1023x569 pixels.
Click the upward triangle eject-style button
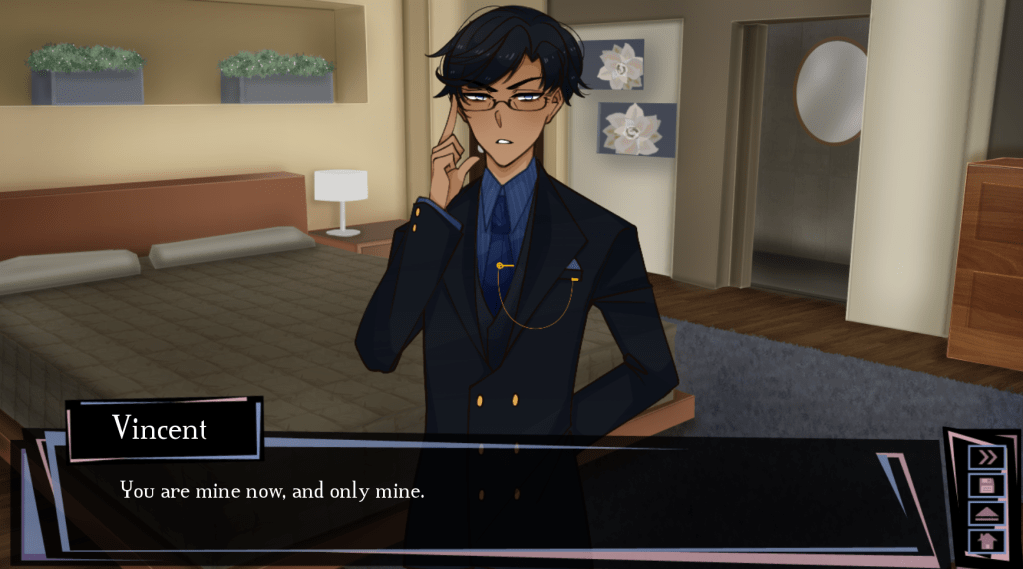(986, 513)
